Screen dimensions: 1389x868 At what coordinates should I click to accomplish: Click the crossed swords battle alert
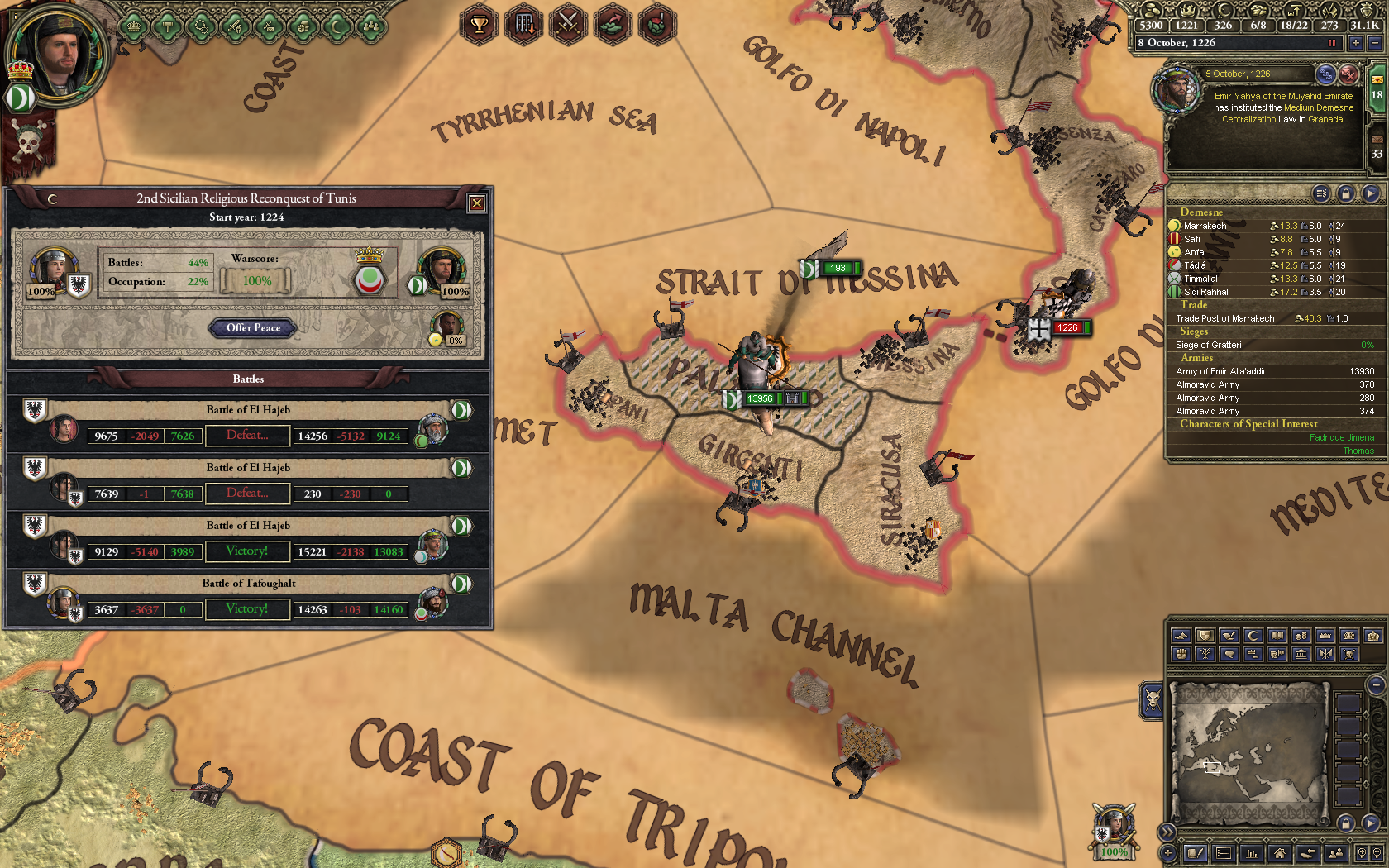(568, 25)
